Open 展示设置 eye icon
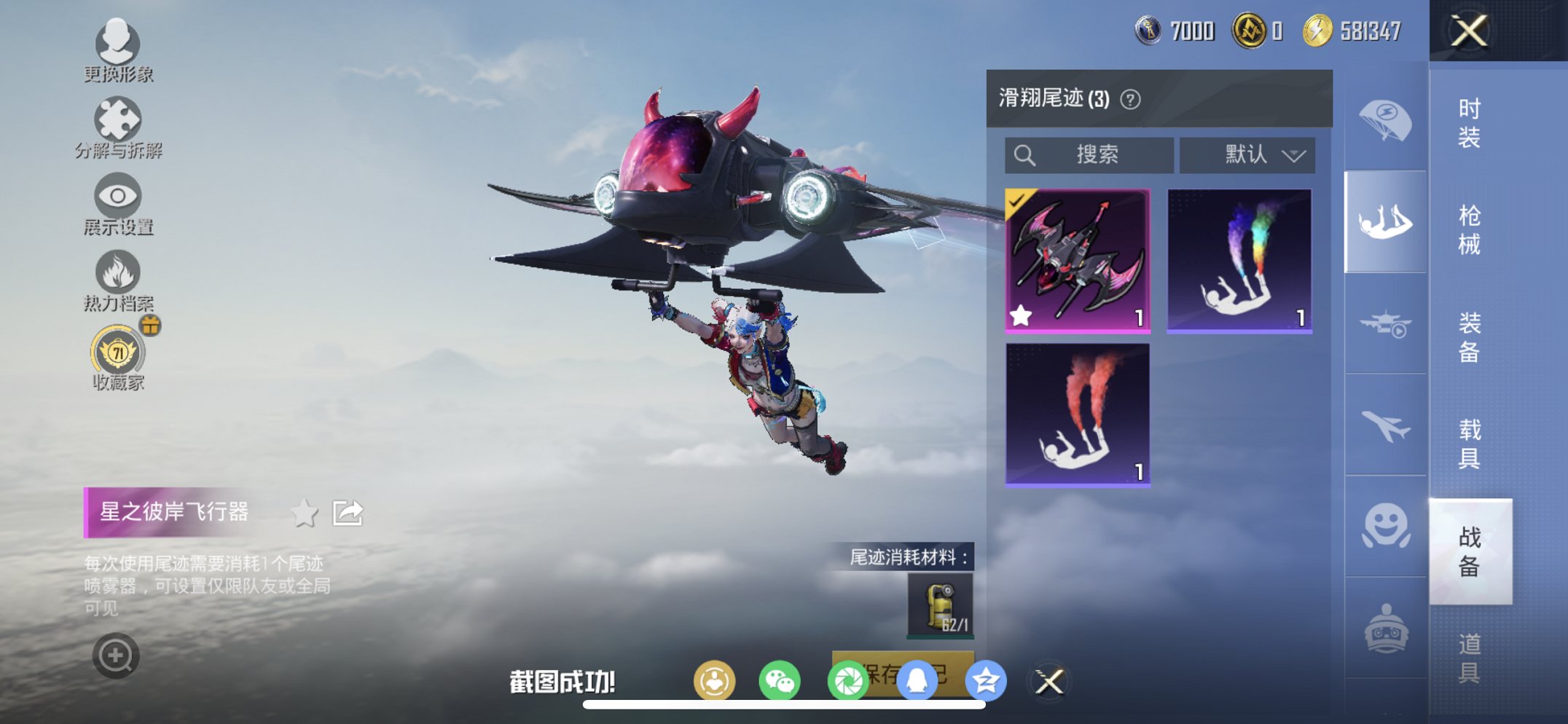The height and width of the screenshot is (724, 1568). pyautogui.click(x=119, y=195)
